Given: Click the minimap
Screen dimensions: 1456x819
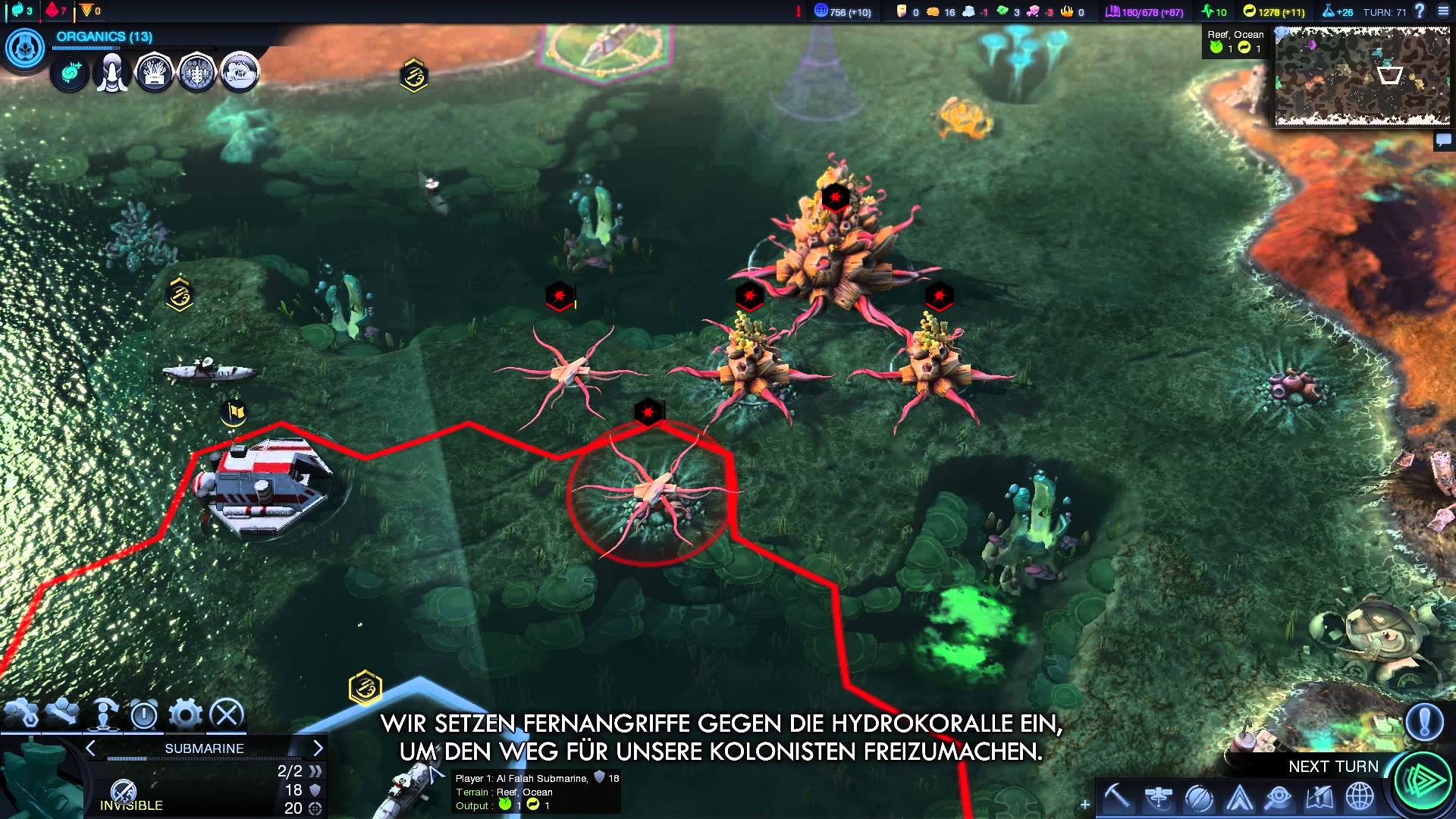Looking at the screenshot, I should [x=1363, y=76].
